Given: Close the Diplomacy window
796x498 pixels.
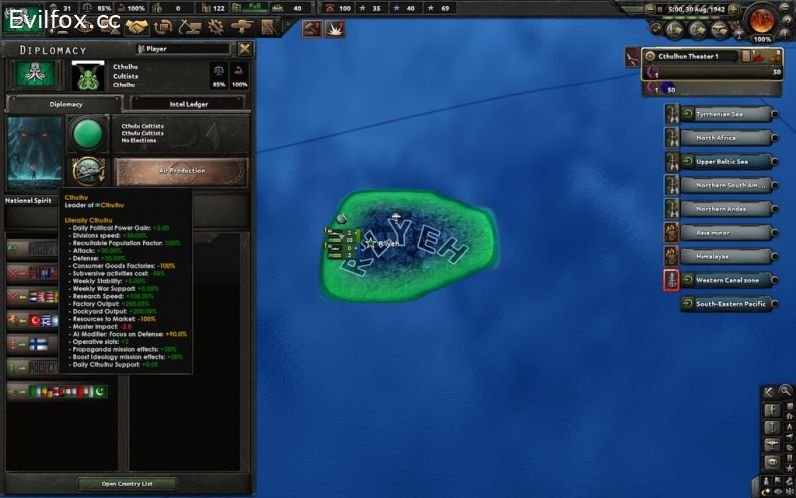Looking at the screenshot, I should [245, 49].
